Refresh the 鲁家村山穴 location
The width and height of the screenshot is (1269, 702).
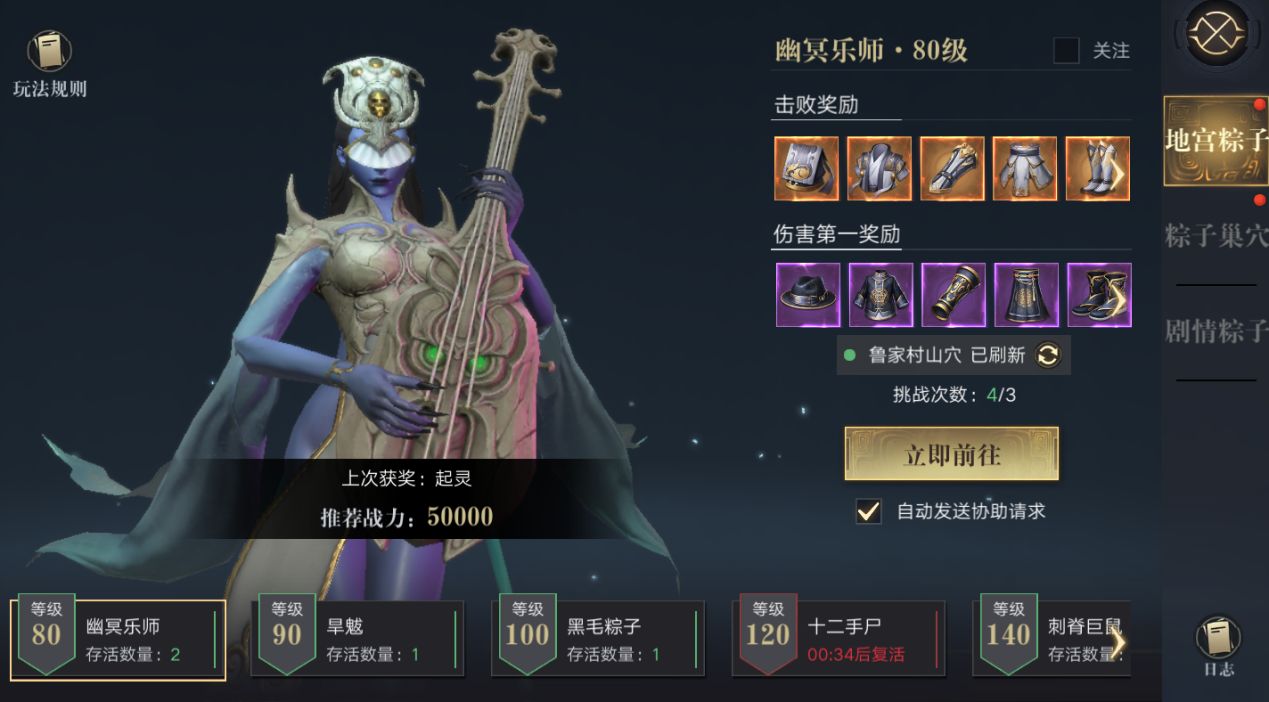1047,355
